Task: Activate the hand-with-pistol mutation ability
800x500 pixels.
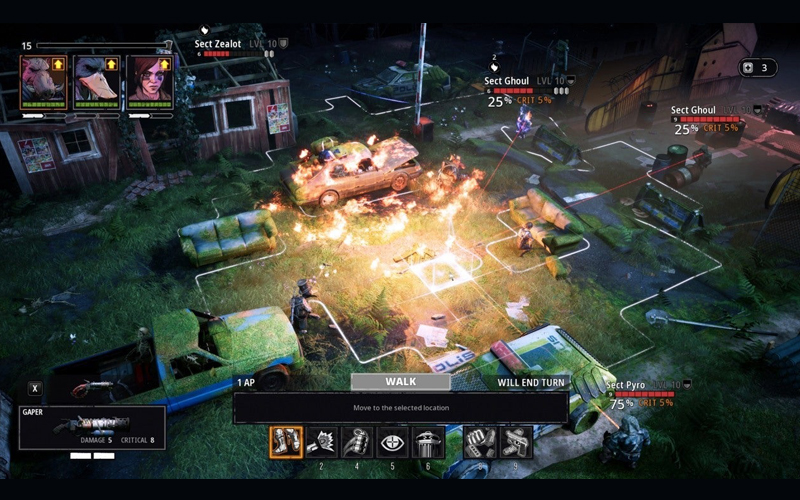Action: (517, 442)
